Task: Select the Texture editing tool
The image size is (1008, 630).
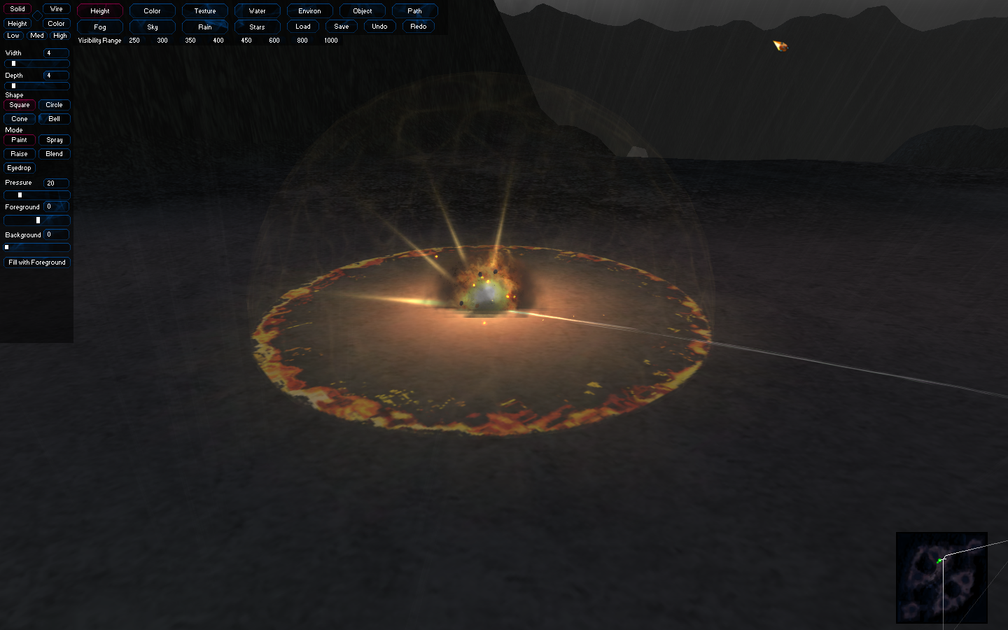Action: pos(205,11)
